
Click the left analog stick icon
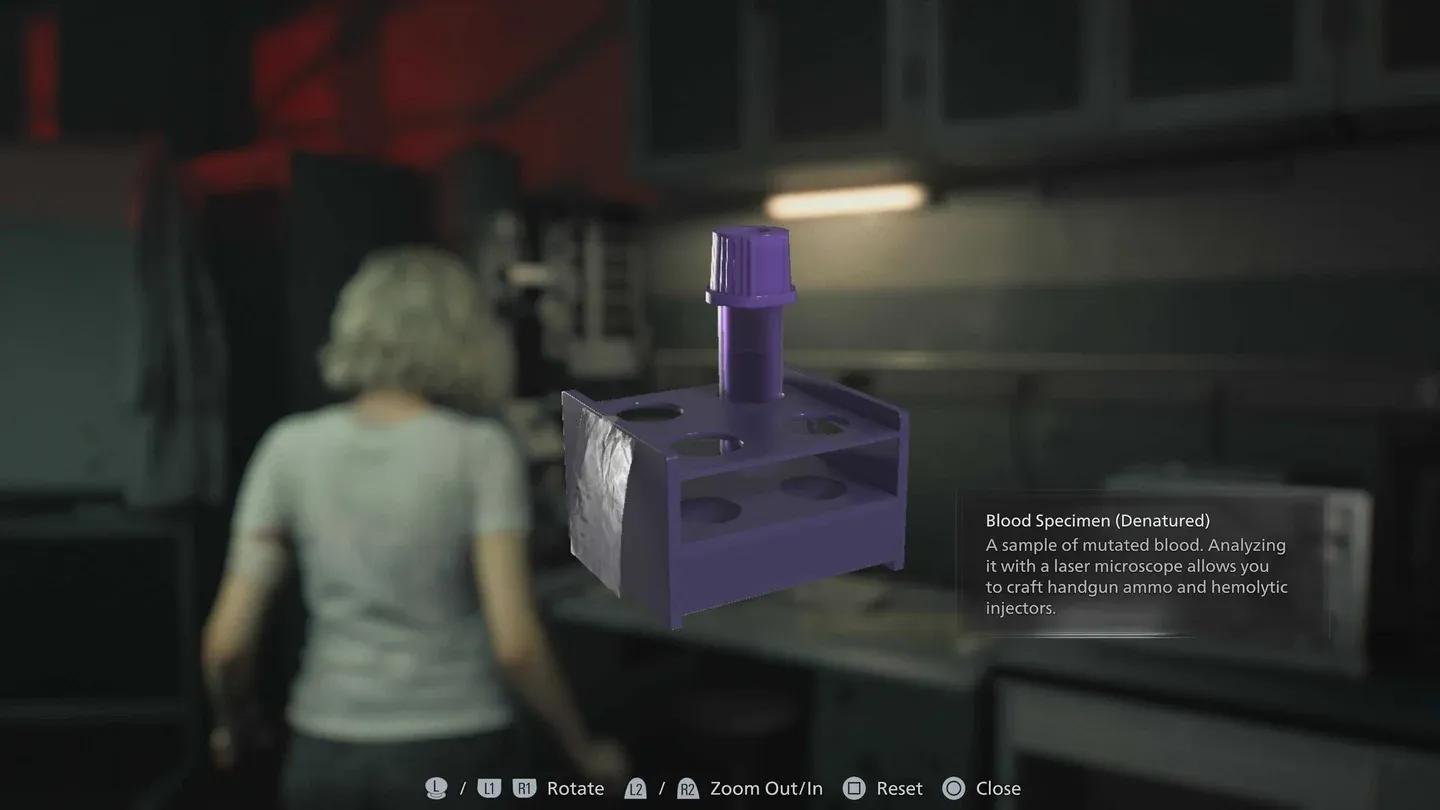pyautogui.click(x=436, y=788)
